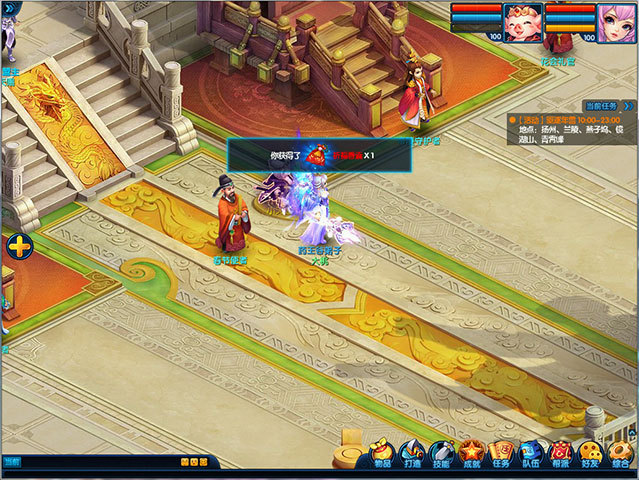Open the 任务 quest log
Screen dimensions: 639x480
coord(502,453)
